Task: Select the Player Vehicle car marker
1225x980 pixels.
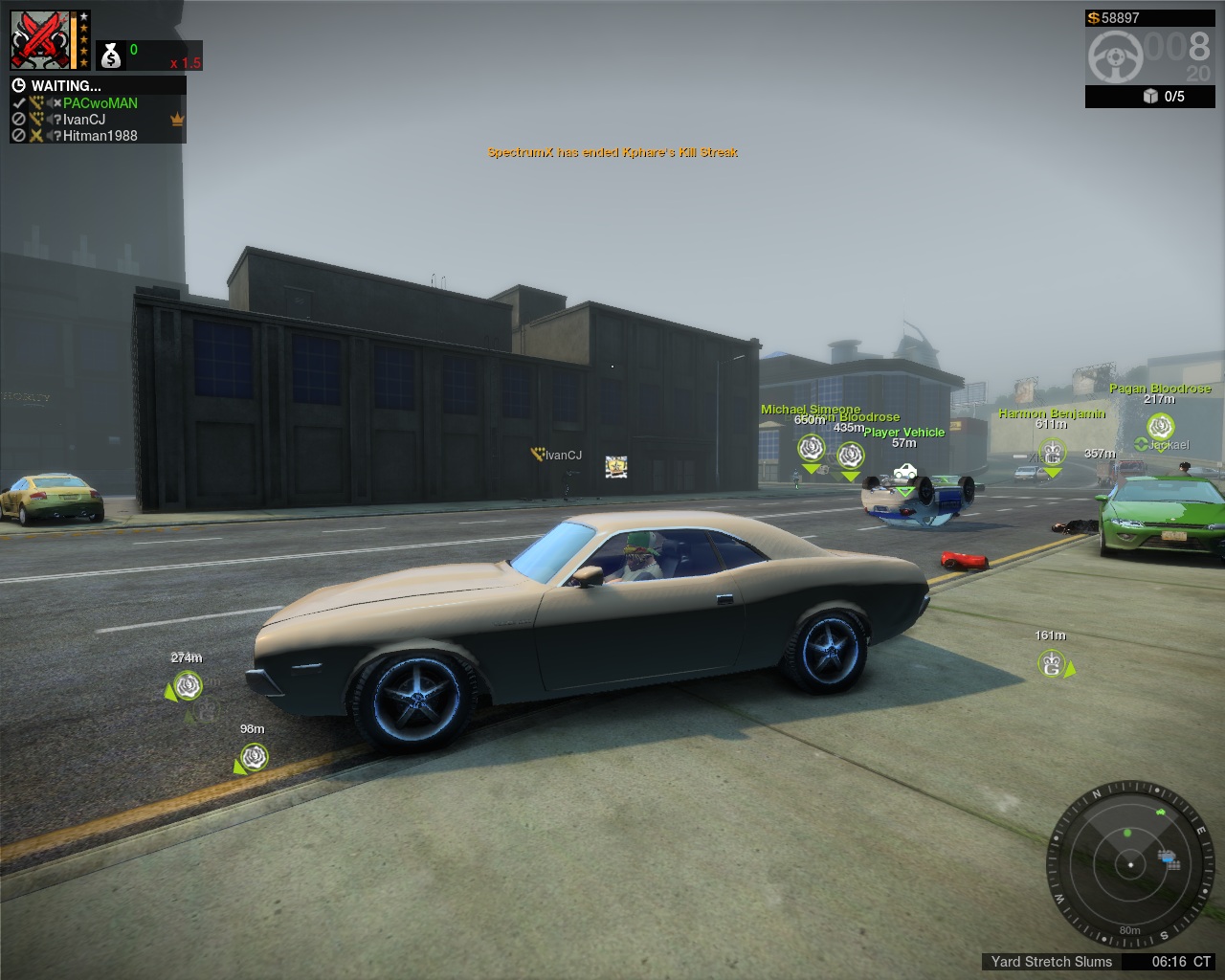Action: (904, 472)
